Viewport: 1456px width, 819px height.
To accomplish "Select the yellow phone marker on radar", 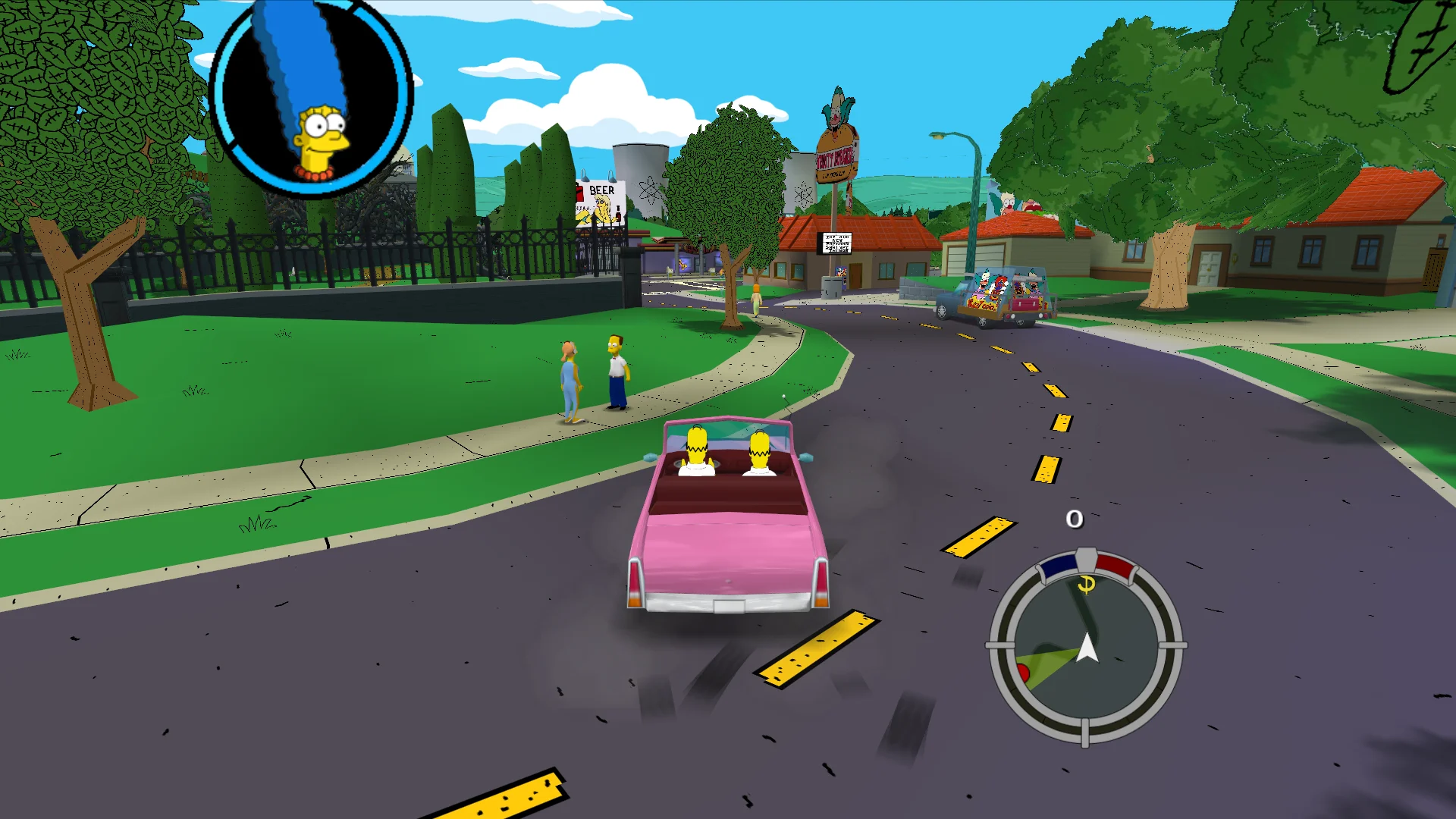I will point(1086,584).
